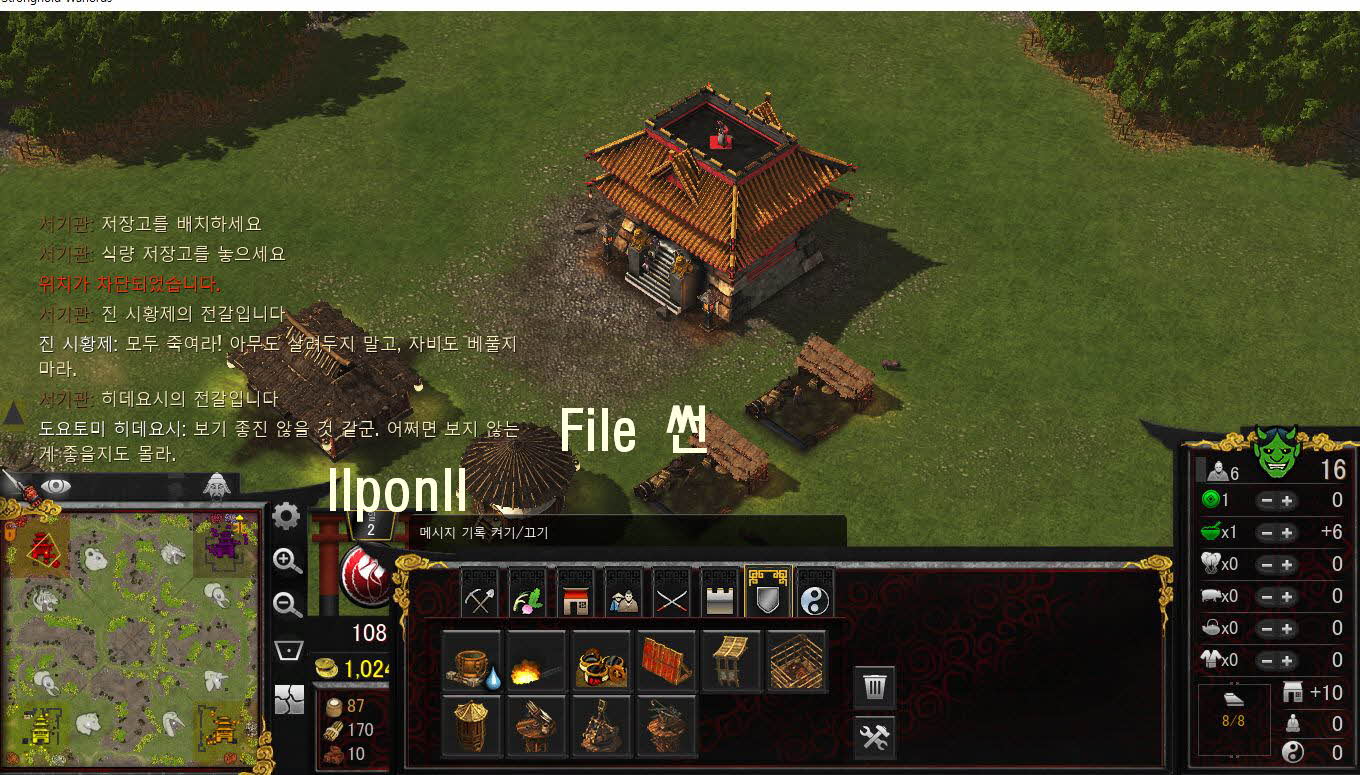Pick the red wooden mantlet shield icon

667,662
